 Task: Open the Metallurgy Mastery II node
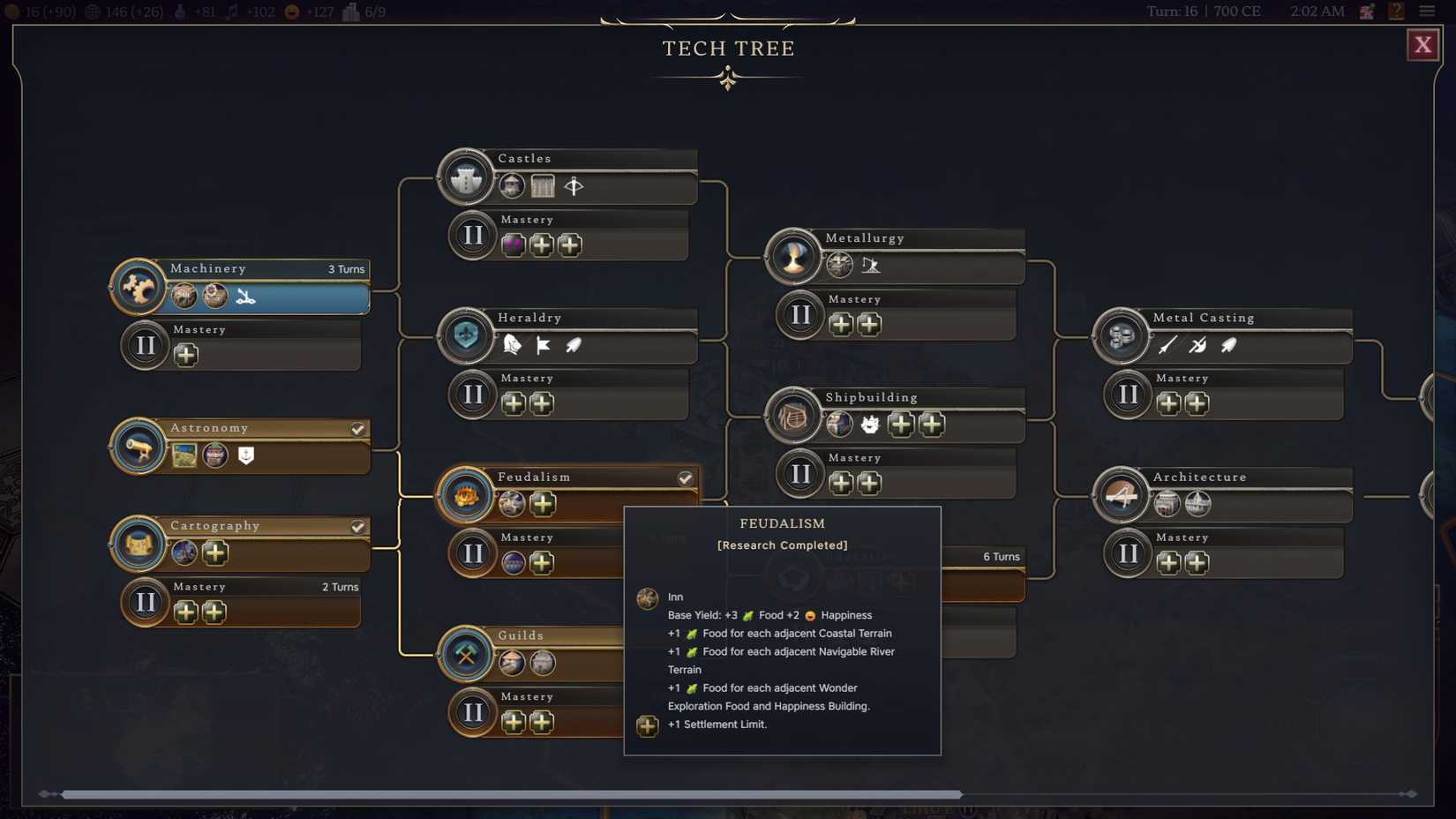pos(799,314)
